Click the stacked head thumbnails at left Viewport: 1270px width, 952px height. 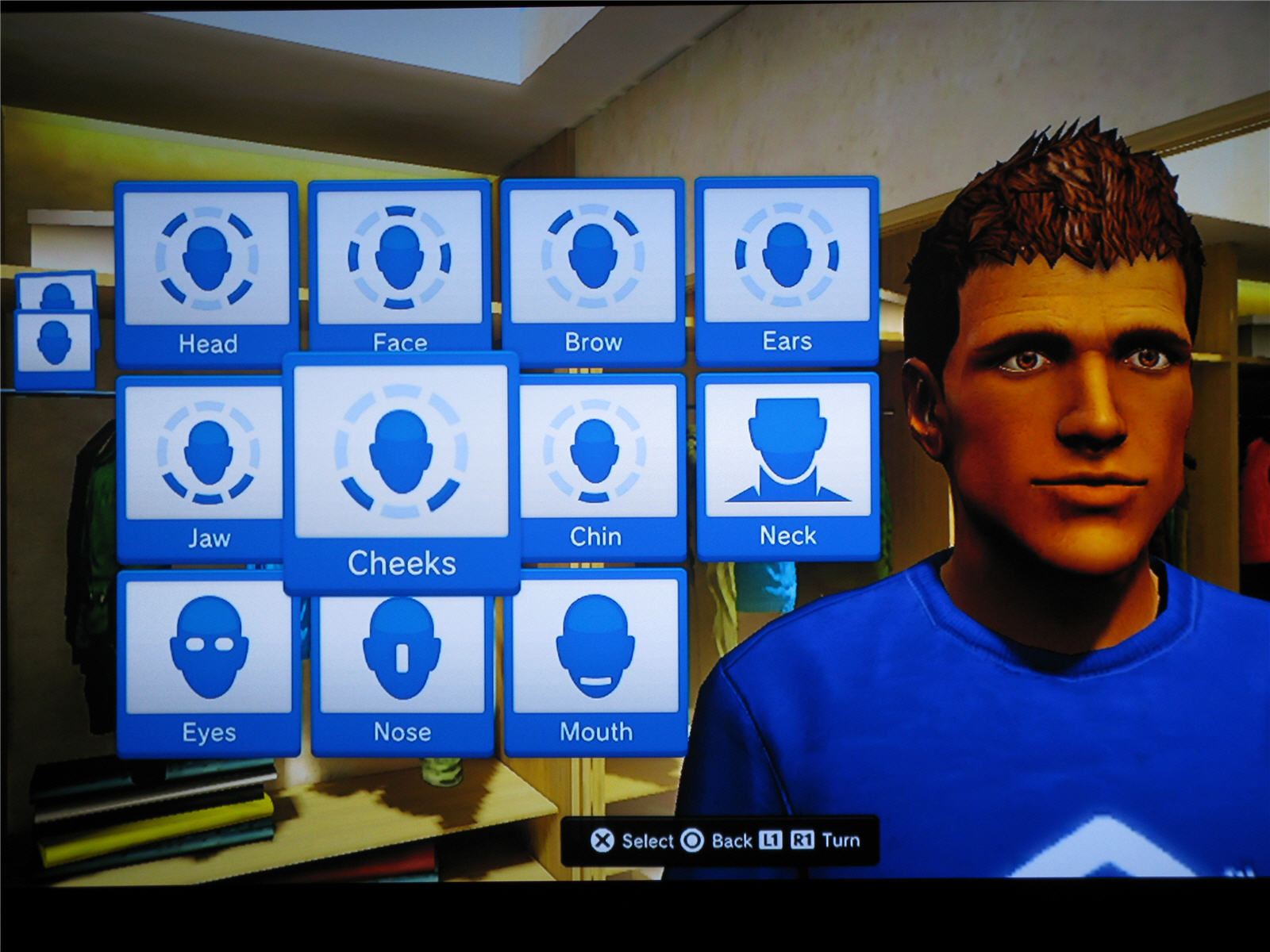(55, 332)
